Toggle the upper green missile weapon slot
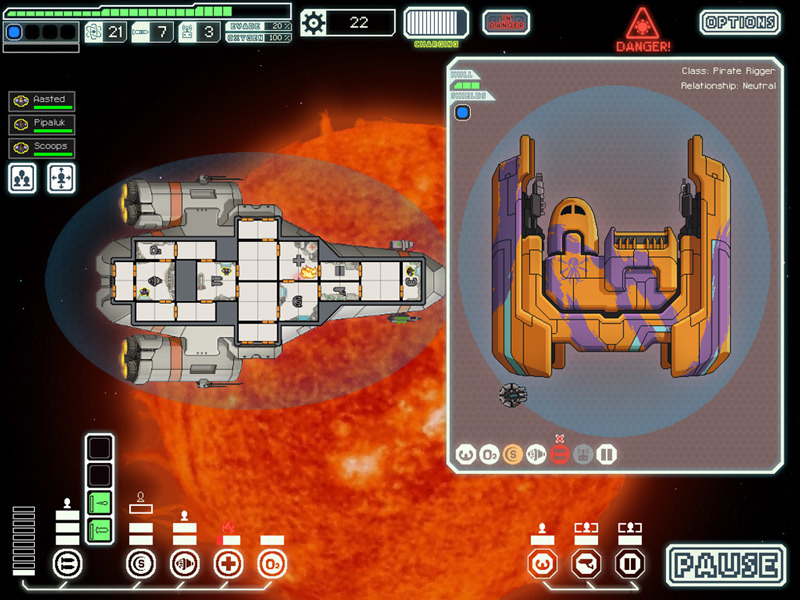This screenshot has width=800, height=600. 100,502
